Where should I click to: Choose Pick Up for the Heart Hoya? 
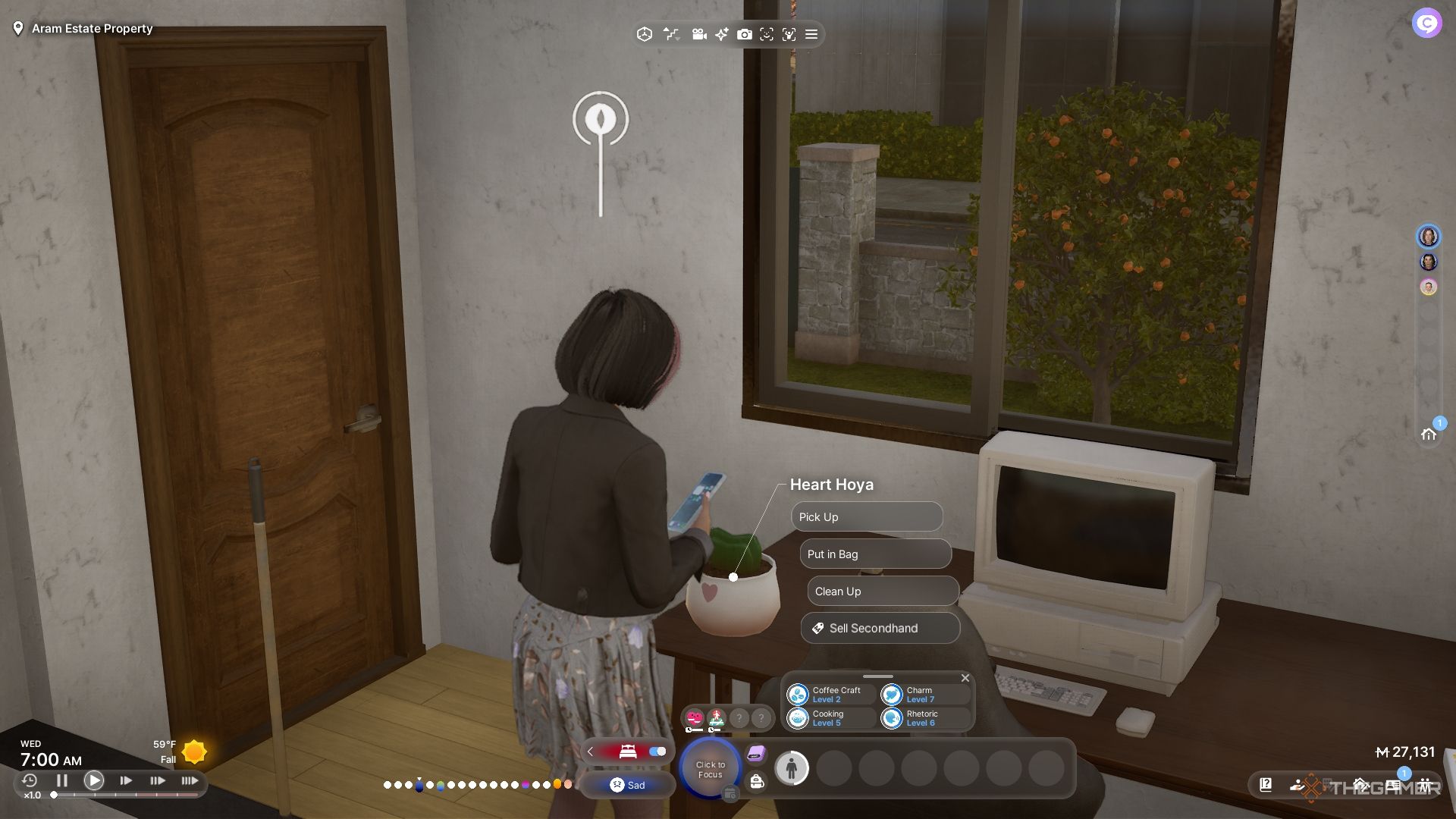[866, 517]
